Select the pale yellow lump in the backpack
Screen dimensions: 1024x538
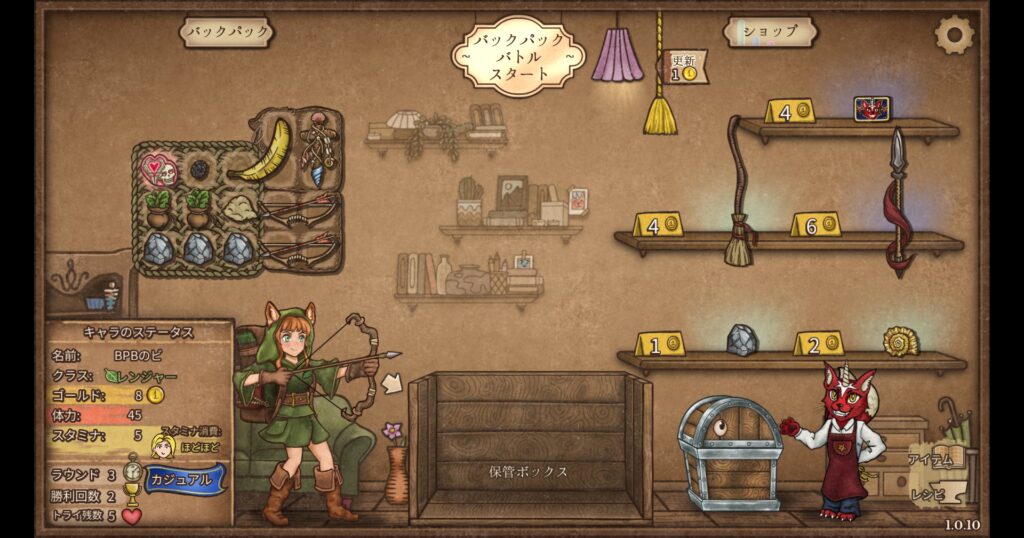[238, 209]
